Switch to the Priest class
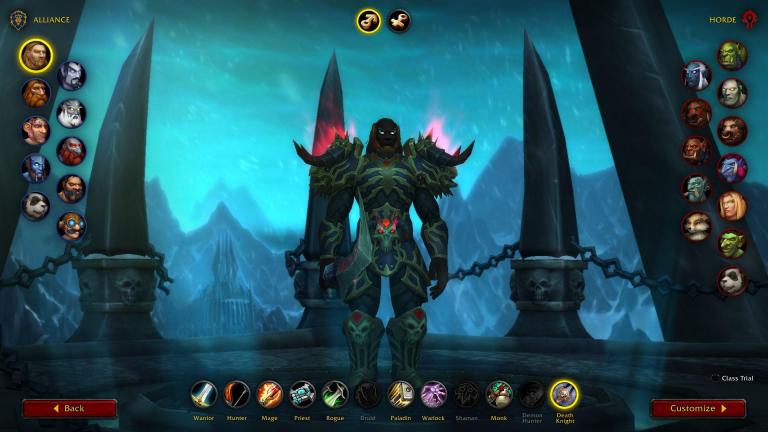768x432 pixels. pyautogui.click(x=302, y=394)
